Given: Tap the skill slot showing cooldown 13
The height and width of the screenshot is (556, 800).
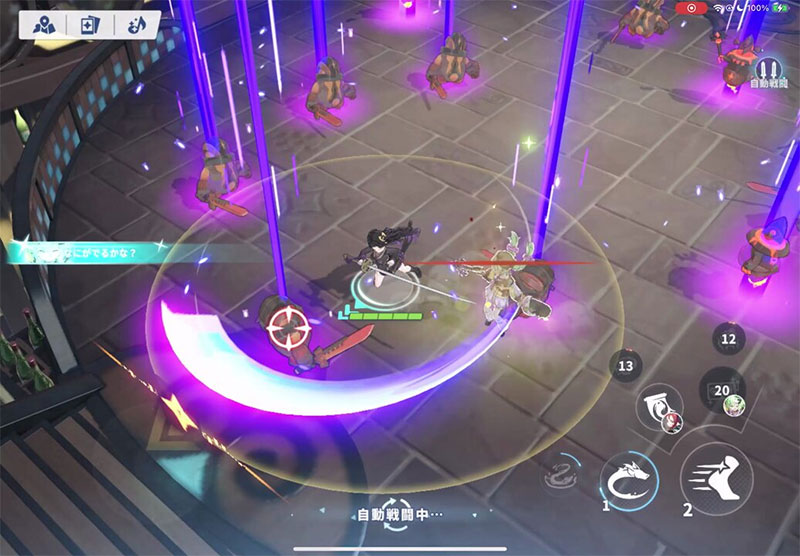Looking at the screenshot, I should click(626, 367).
